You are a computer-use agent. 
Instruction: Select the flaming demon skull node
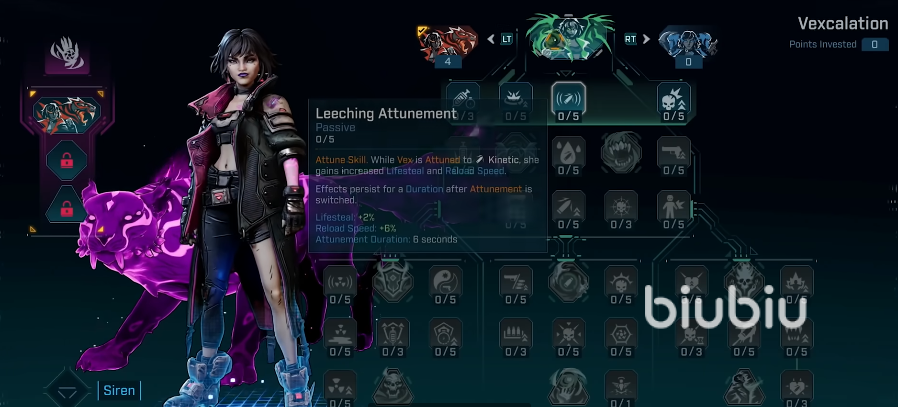743,281
